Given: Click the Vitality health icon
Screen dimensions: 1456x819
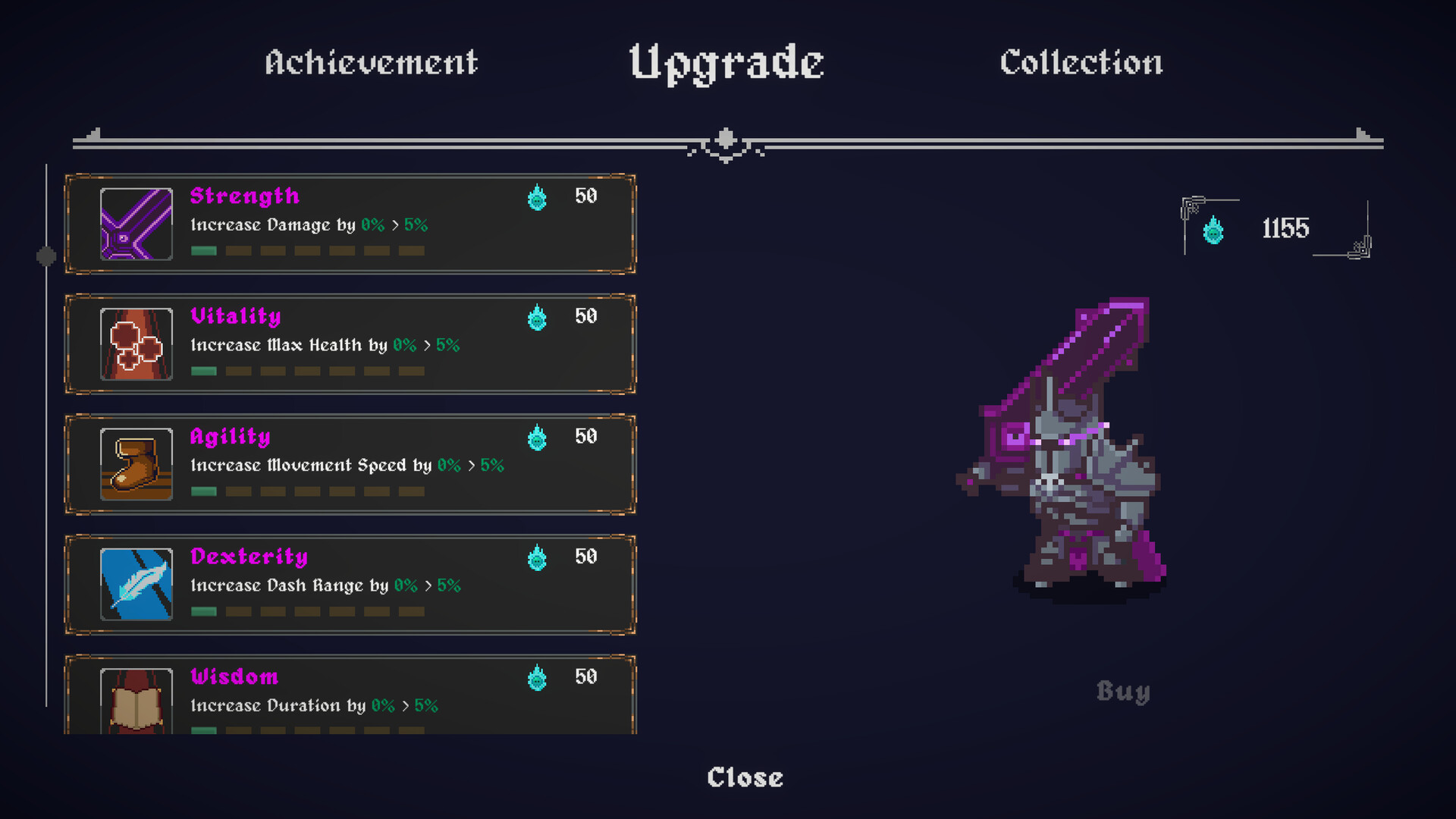Looking at the screenshot, I should tap(136, 345).
